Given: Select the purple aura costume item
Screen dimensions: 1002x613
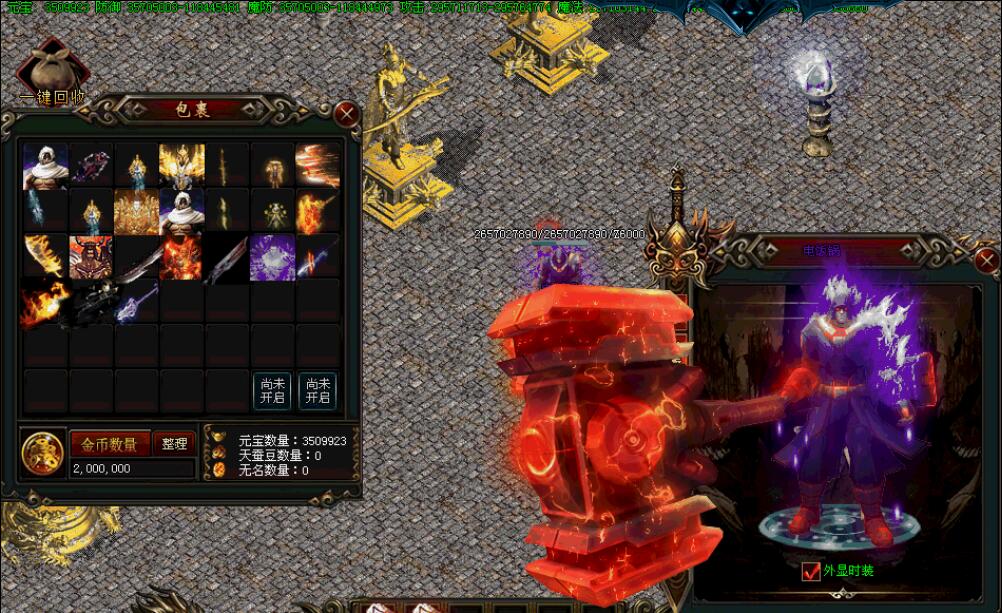Looking at the screenshot, I should pos(272,257).
